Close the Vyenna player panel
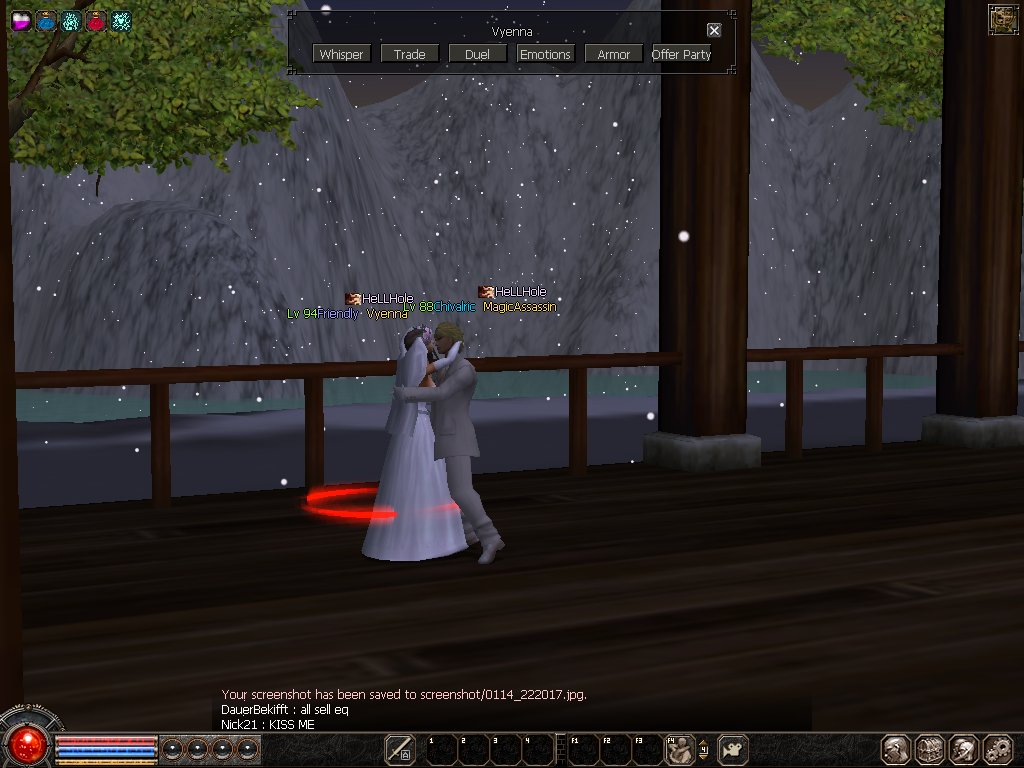This screenshot has width=1024, height=768. (714, 31)
